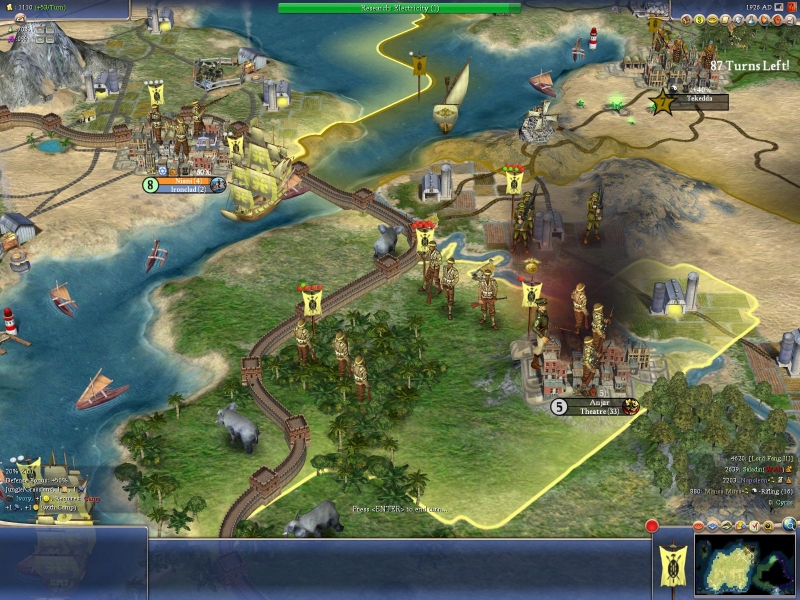800x600 pixels.
Task: Click the Tekedda city name bar
Action: (x=698, y=101)
